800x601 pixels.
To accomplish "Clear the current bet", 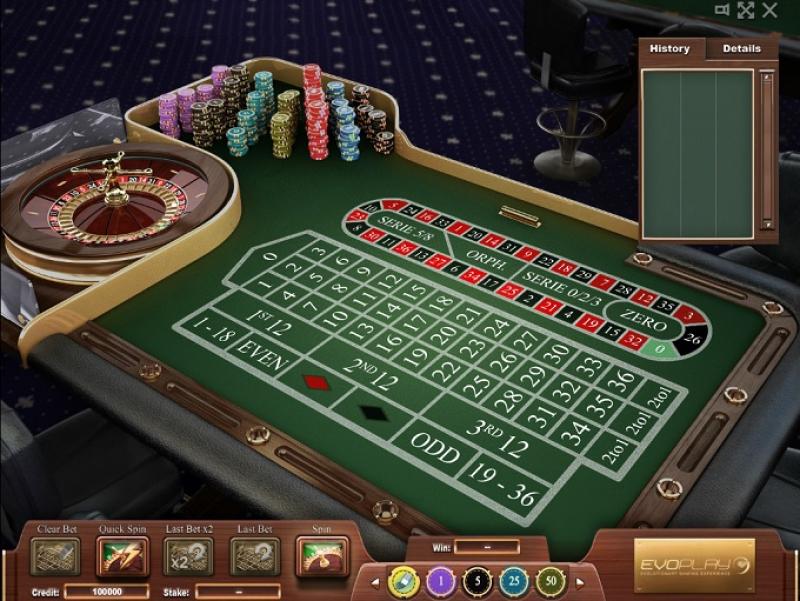I will tap(55, 555).
